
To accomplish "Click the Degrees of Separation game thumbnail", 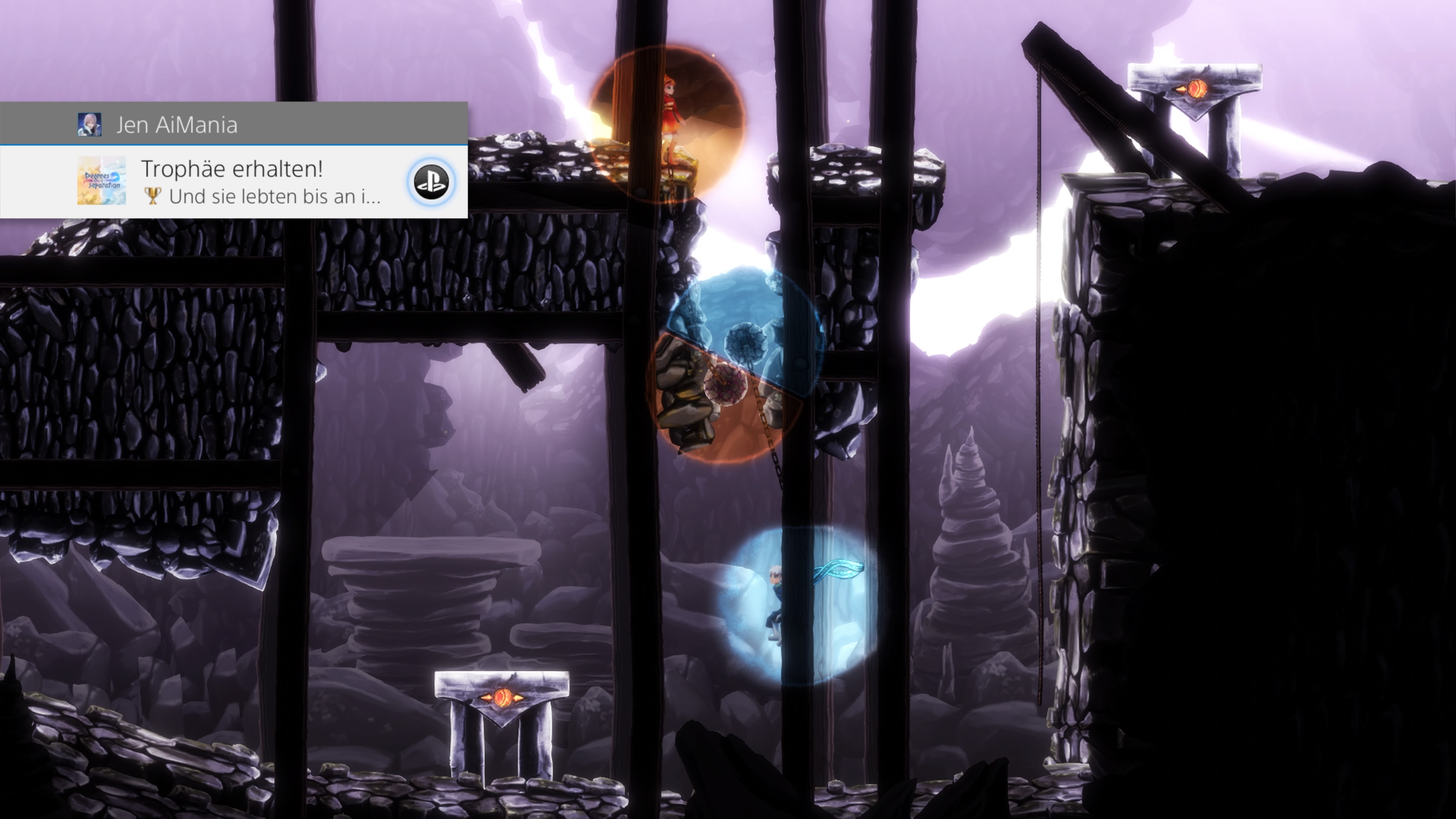I will pyautogui.click(x=101, y=181).
